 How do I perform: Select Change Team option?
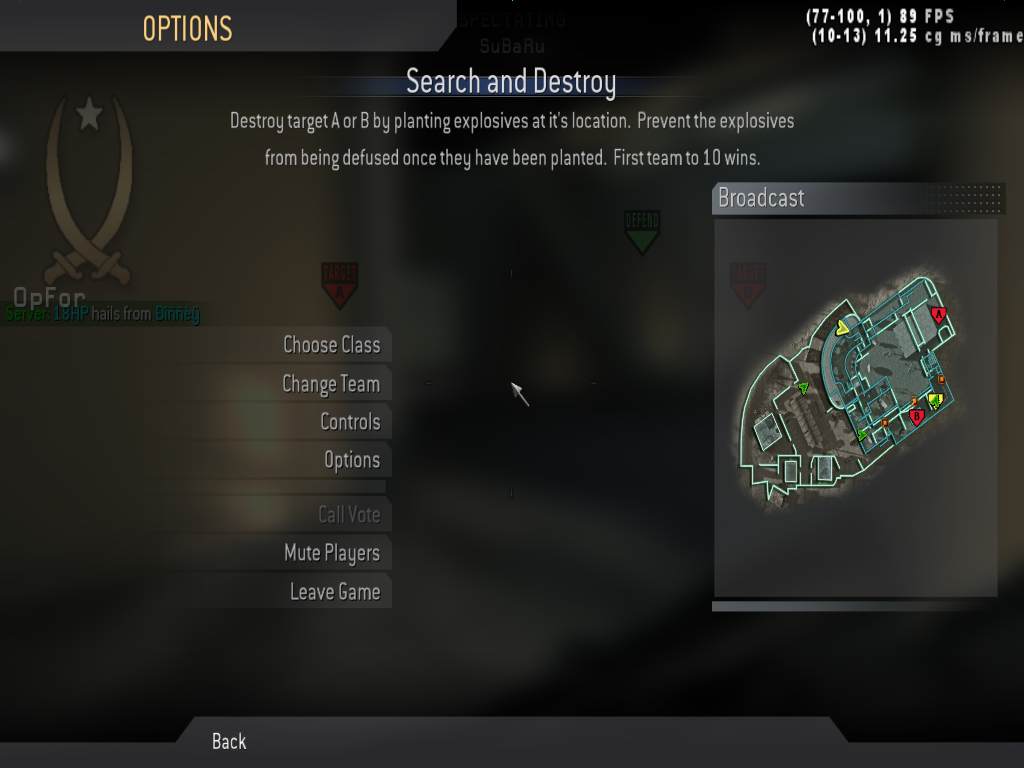pos(330,384)
